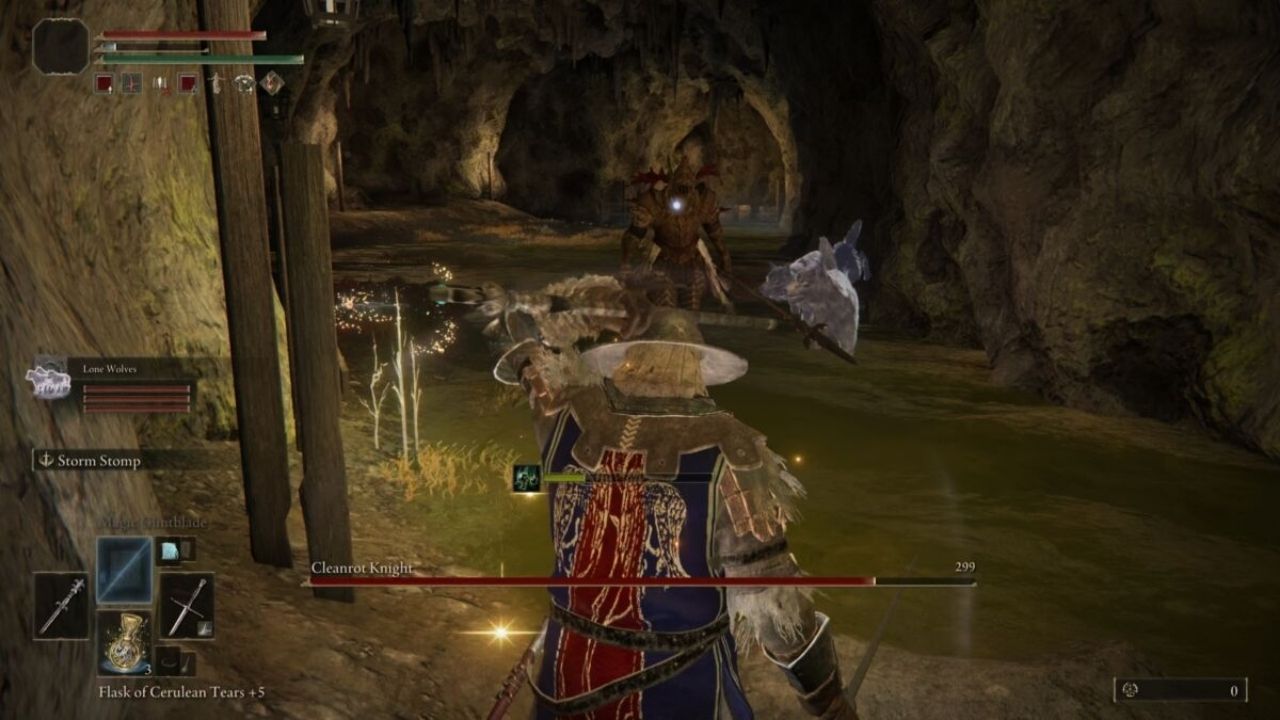This screenshot has width=1280, height=720.
Task: Select the pale blue pouch item beside the spell slot
Action: tap(169, 549)
